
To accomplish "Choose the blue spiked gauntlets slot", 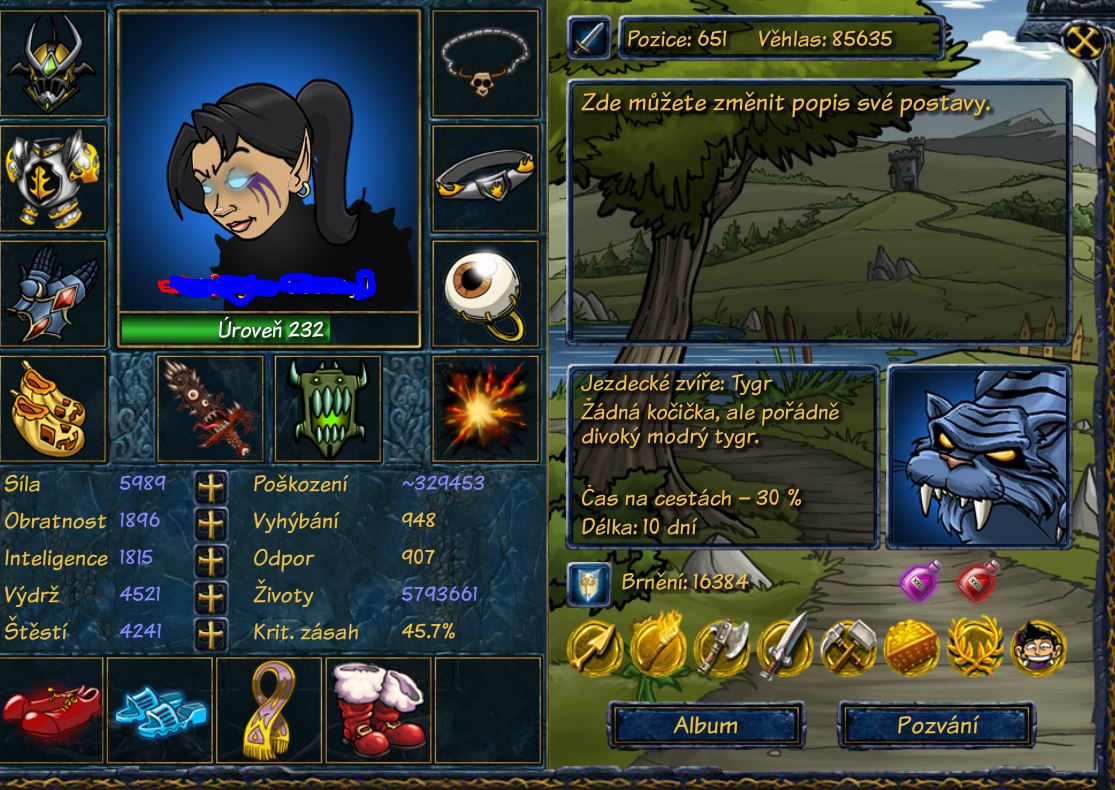I will click(x=53, y=293).
